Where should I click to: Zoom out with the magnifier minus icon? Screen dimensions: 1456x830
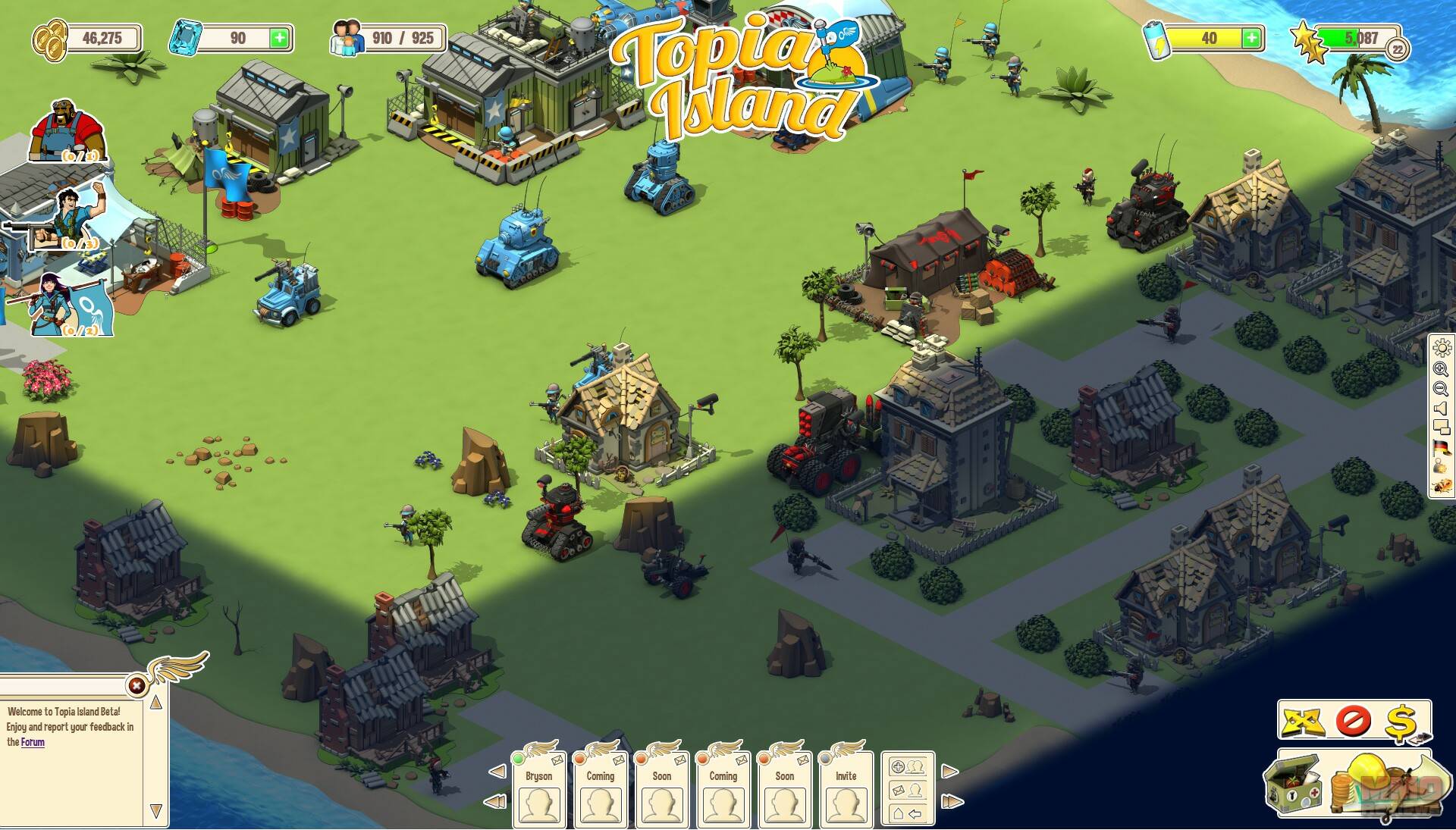pyautogui.click(x=1441, y=389)
